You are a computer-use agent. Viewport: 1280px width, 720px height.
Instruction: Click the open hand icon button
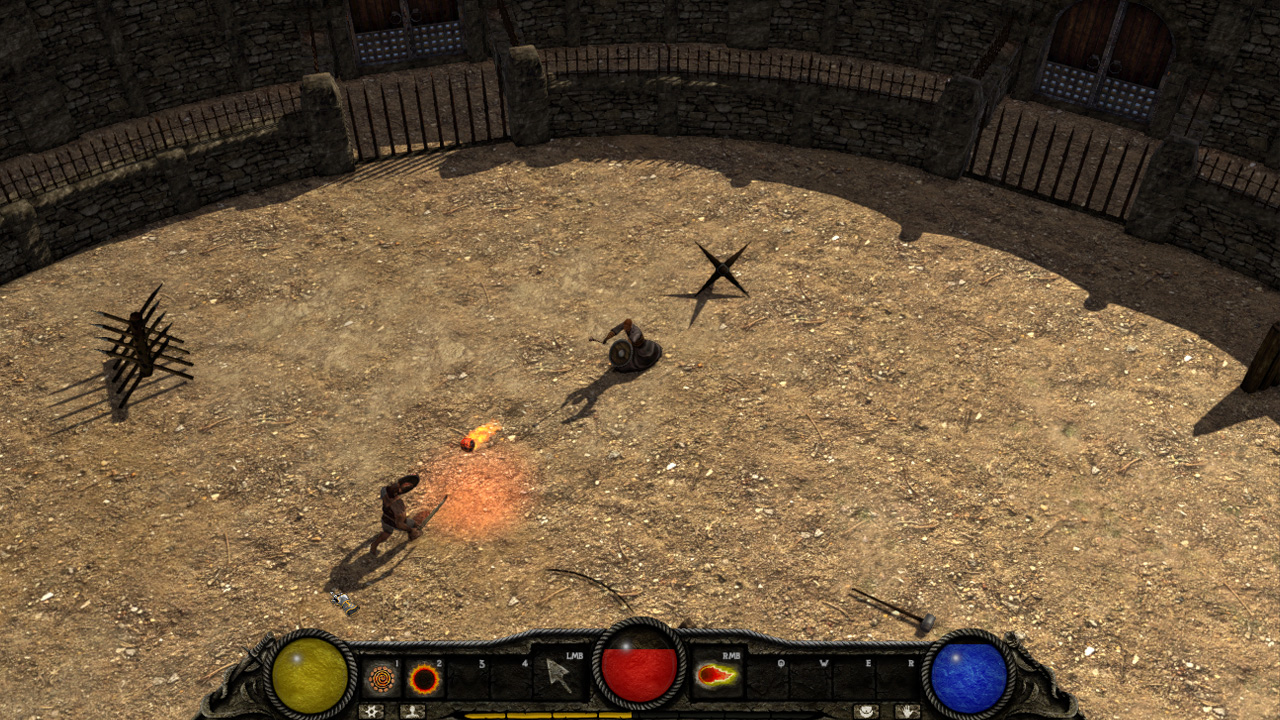pyautogui.click(x=907, y=711)
